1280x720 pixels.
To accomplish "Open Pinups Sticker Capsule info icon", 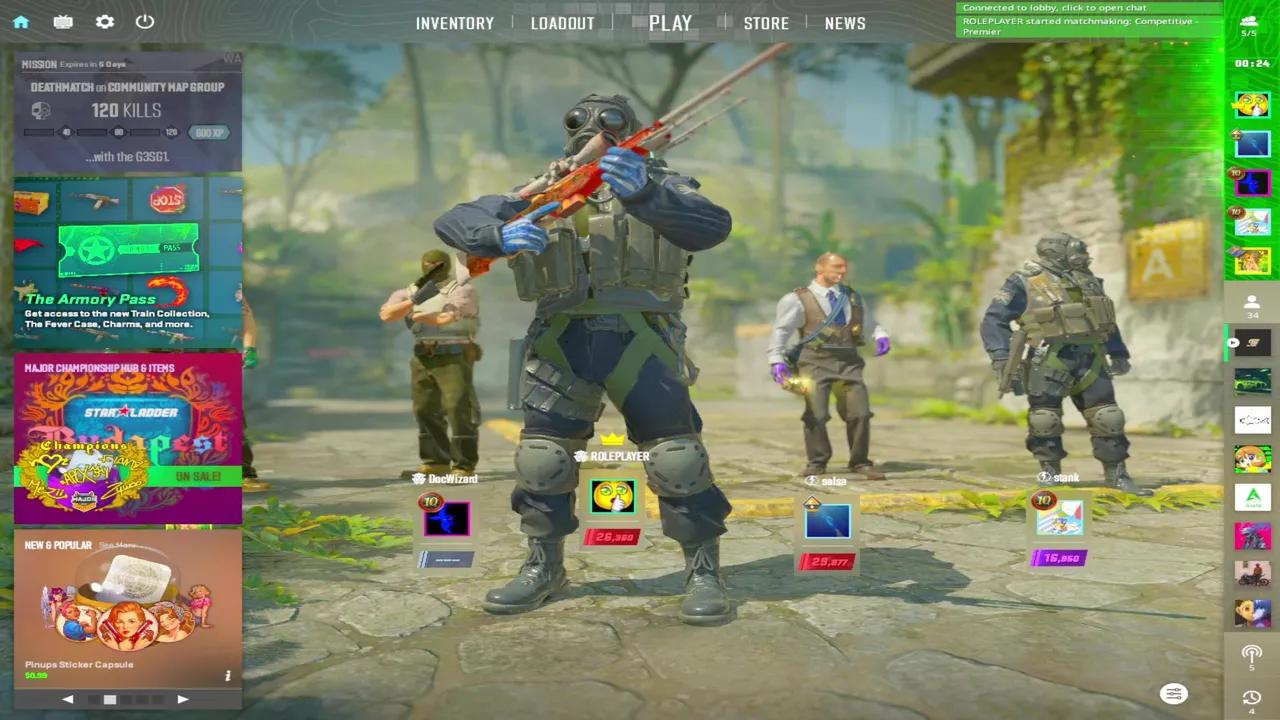I will (x=227, y=675).
